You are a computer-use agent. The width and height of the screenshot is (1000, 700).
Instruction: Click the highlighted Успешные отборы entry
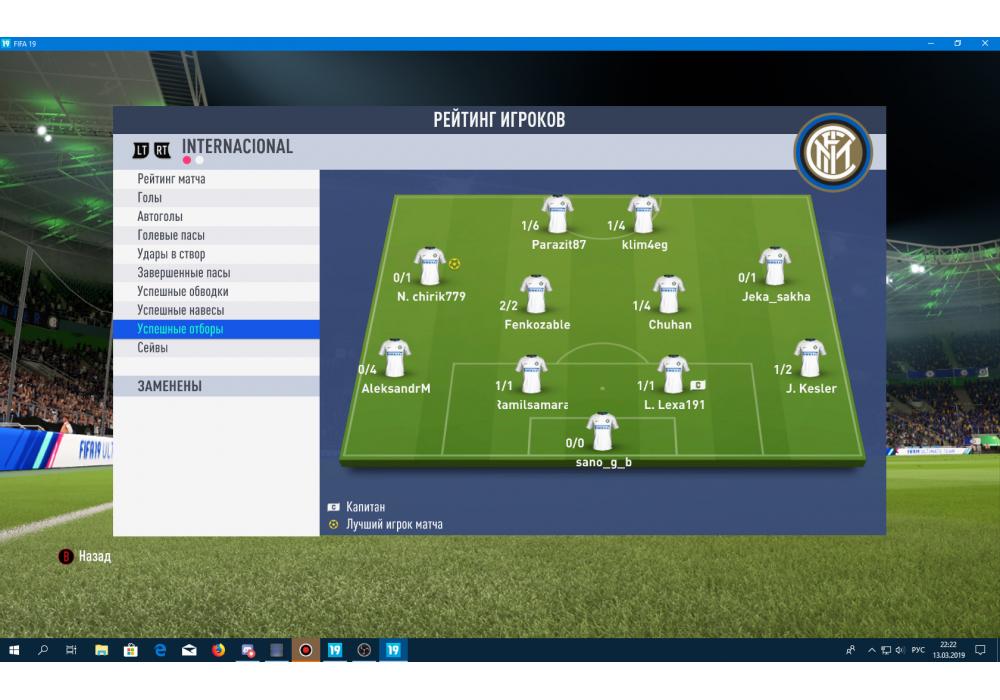181,329
